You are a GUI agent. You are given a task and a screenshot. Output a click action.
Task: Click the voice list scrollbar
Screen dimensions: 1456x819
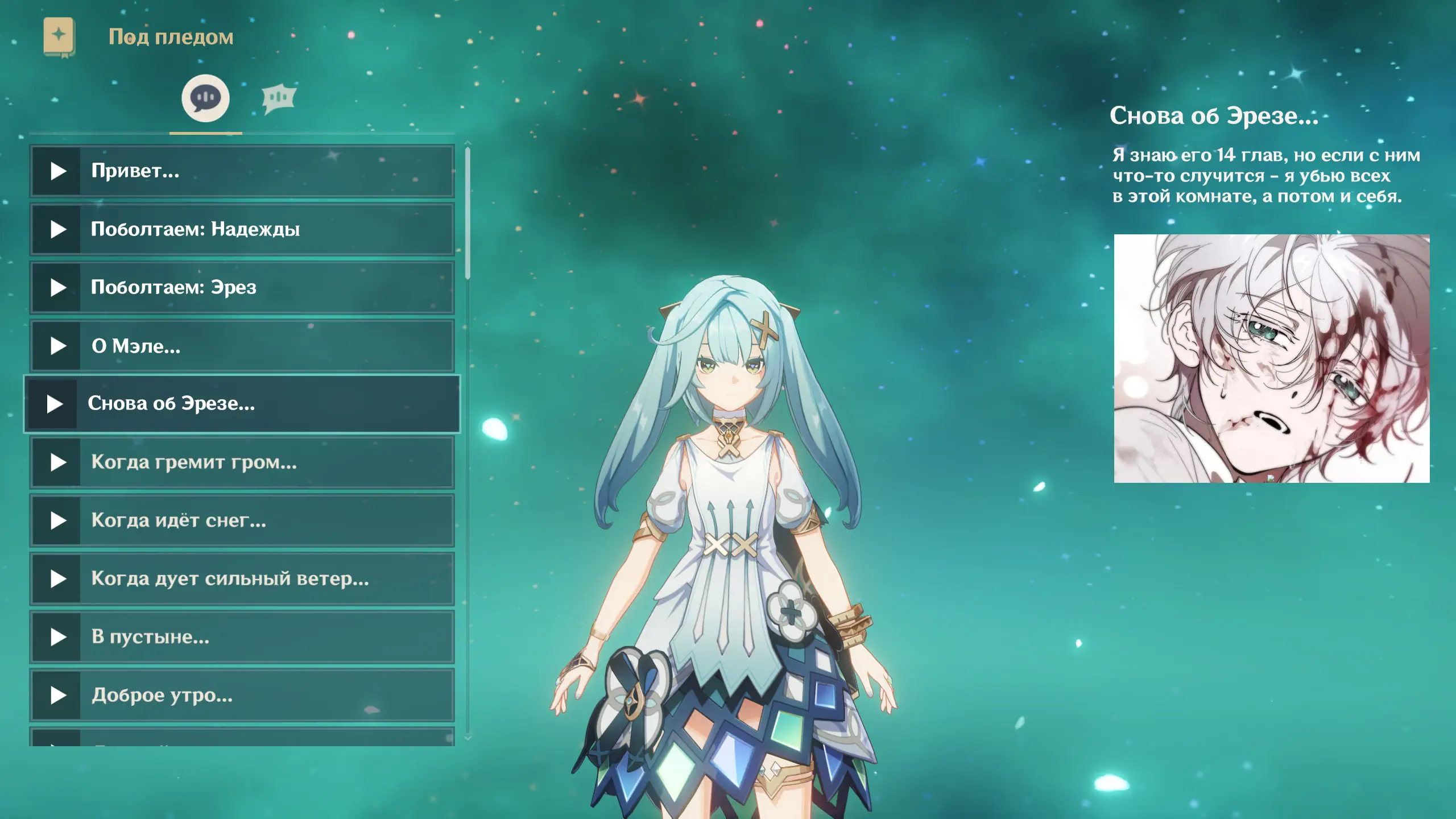tap(468, 213)
